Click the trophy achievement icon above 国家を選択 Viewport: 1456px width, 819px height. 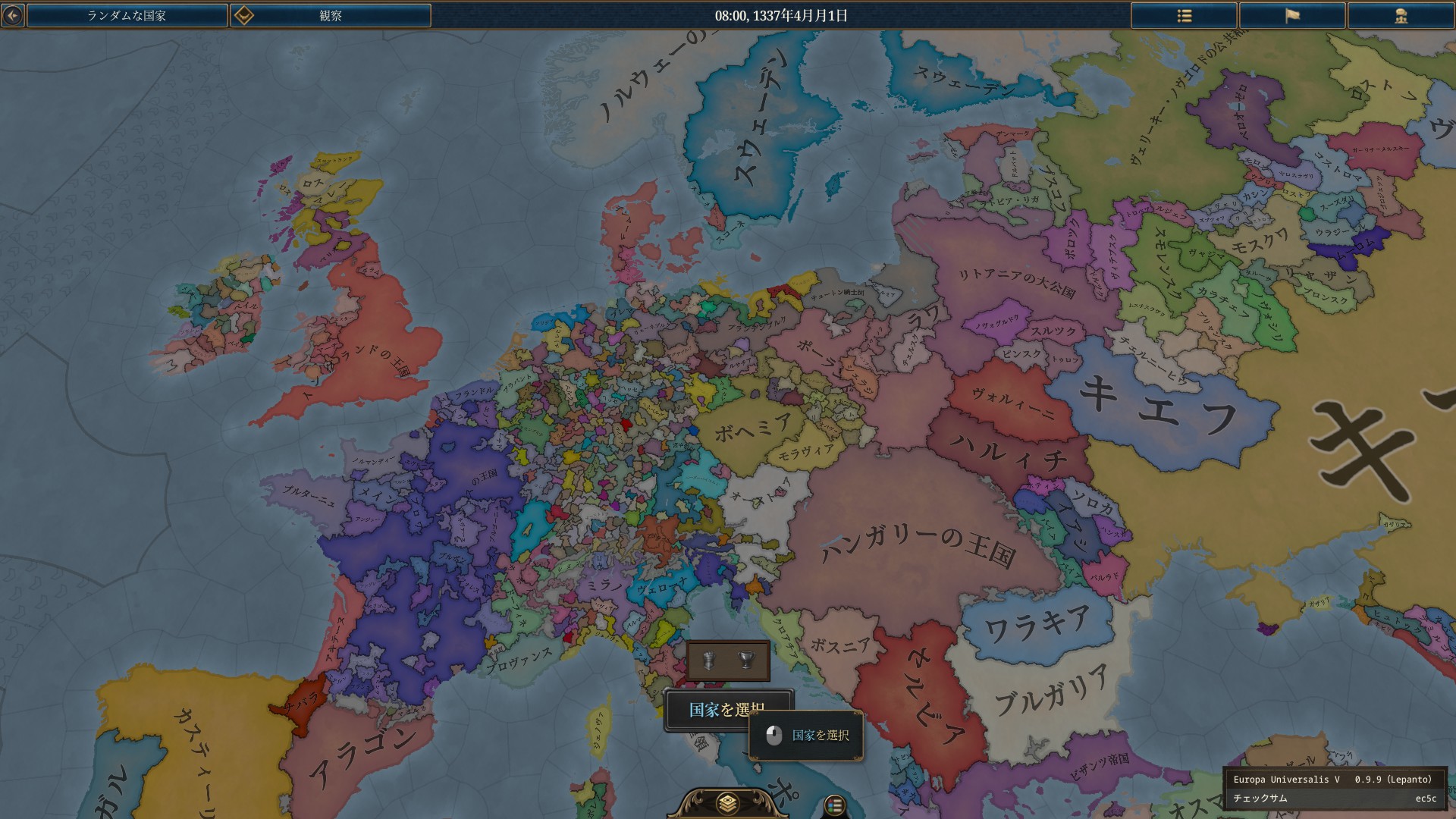click(x=746, y=660)
